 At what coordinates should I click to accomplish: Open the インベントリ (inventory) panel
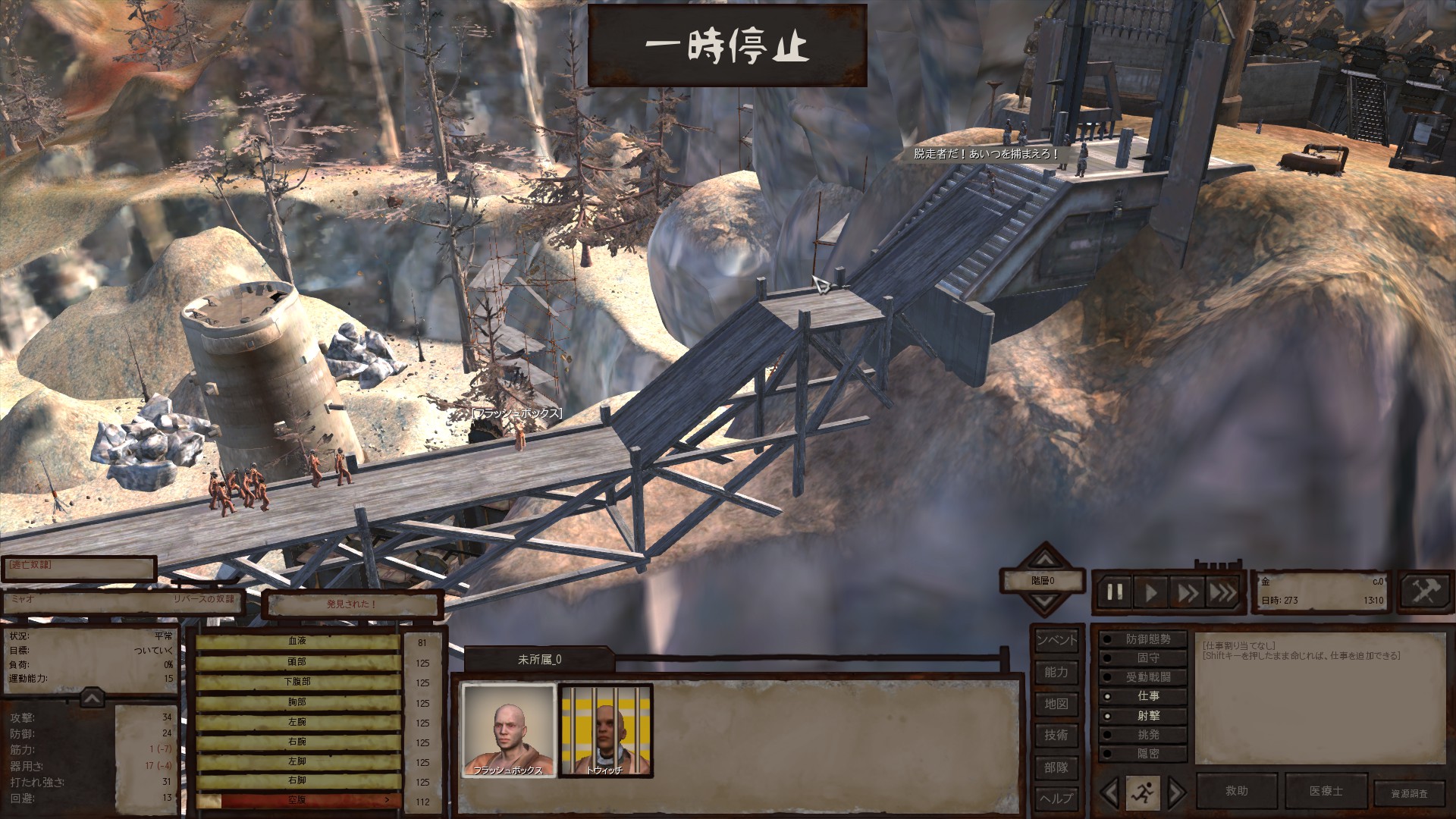coord(1056,640)
